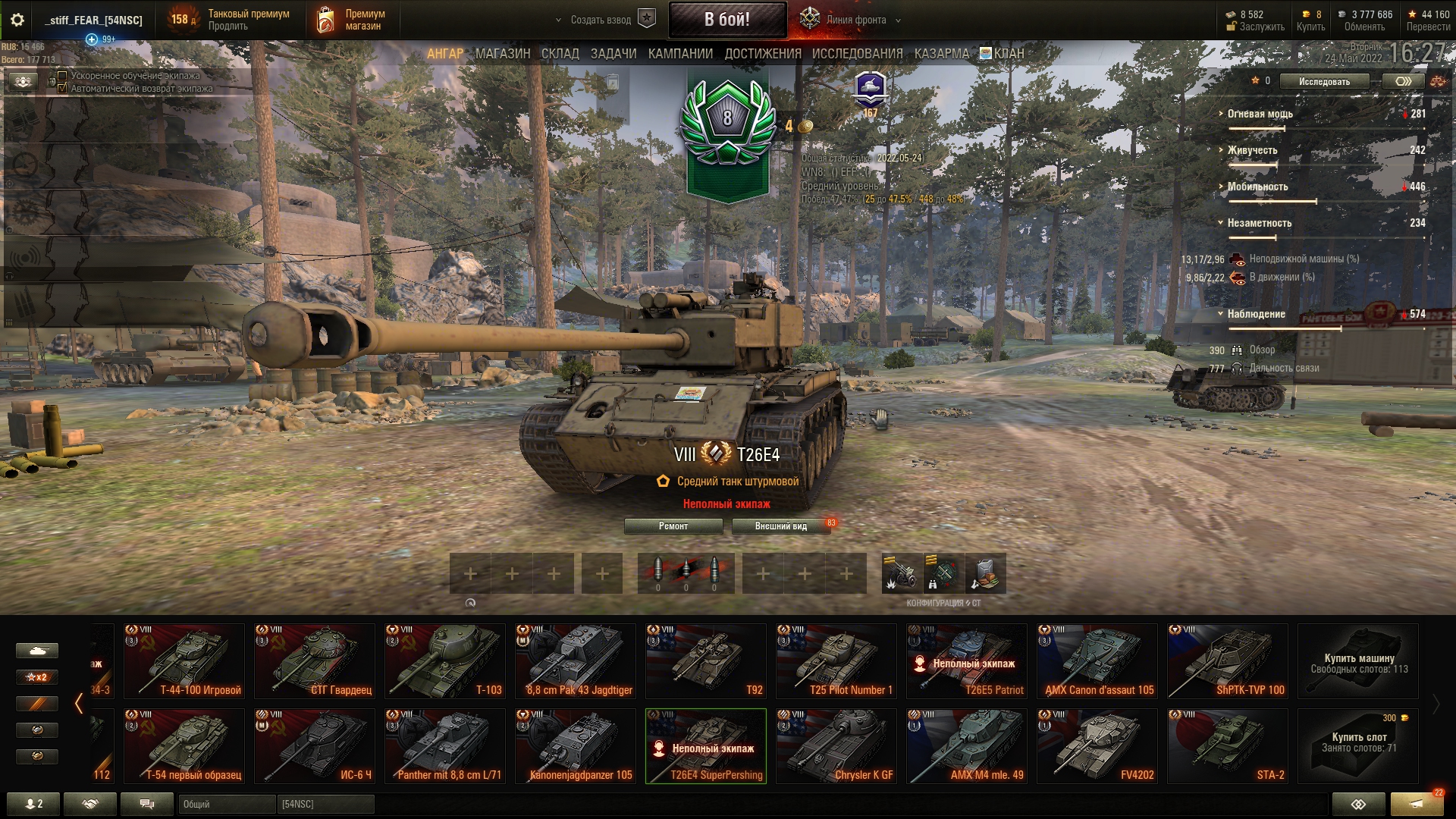This screenshot has height=819, width=1456.
Task: Open Внешний вид customization
Action: click(x=780, y=526)
